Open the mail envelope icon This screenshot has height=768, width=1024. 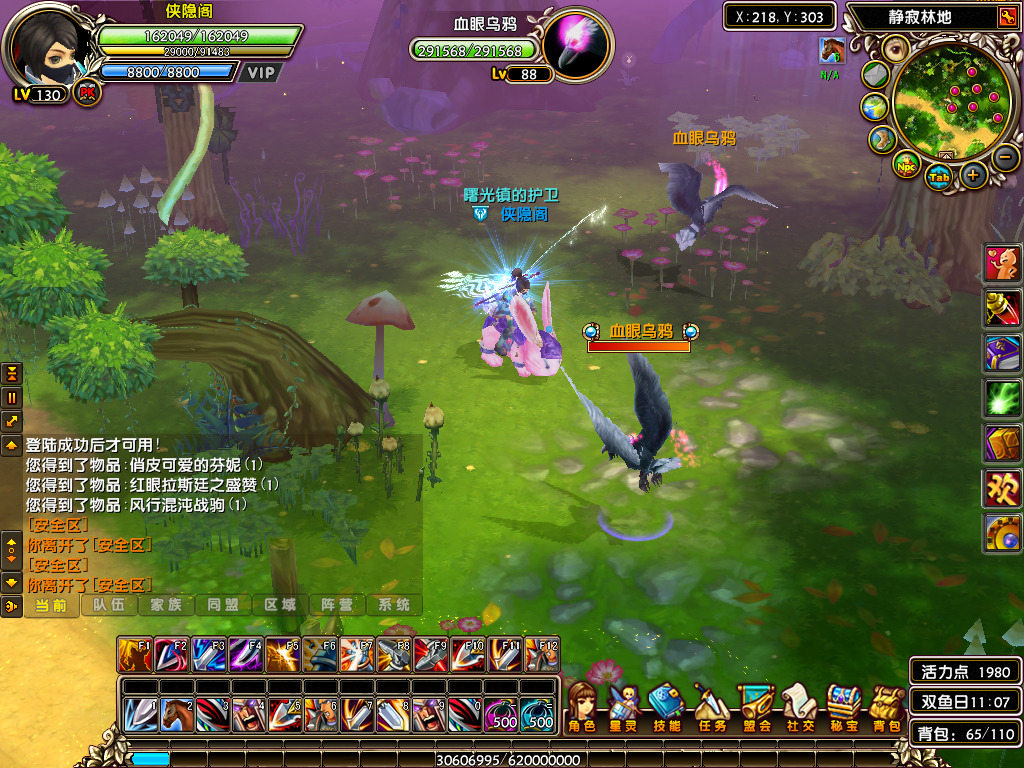(x=876, y=75)
